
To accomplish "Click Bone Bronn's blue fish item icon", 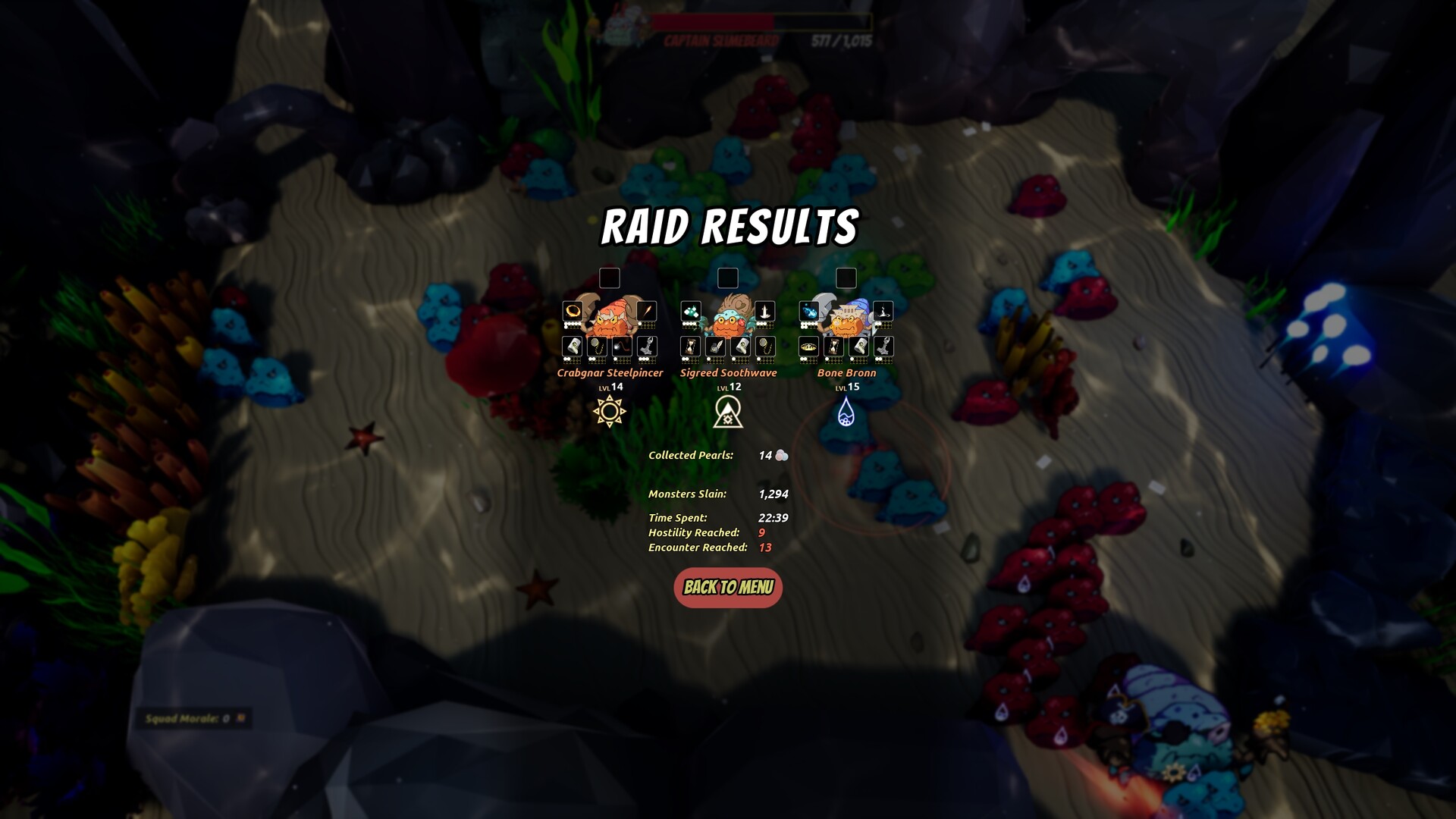I will click(x=808, y=311).
